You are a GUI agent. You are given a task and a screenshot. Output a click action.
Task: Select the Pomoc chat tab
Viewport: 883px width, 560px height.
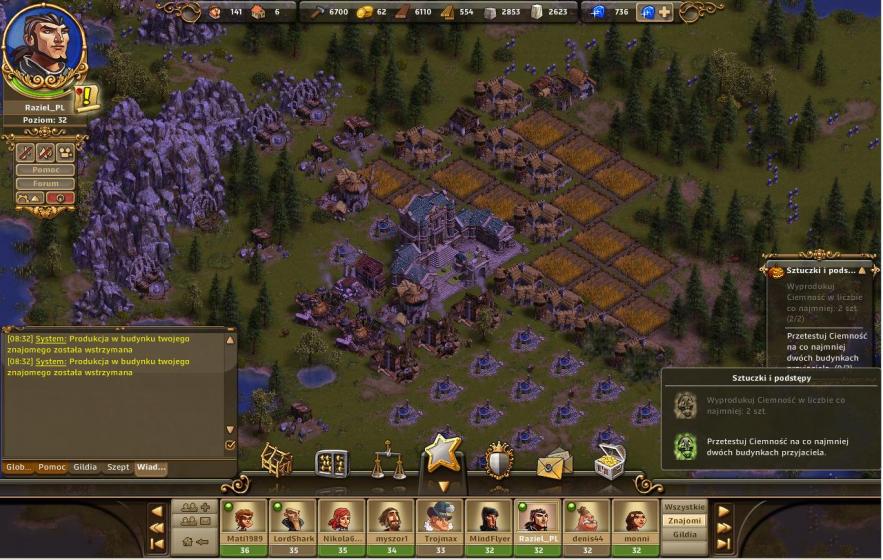pyautogui.click(x=52, y=467)
